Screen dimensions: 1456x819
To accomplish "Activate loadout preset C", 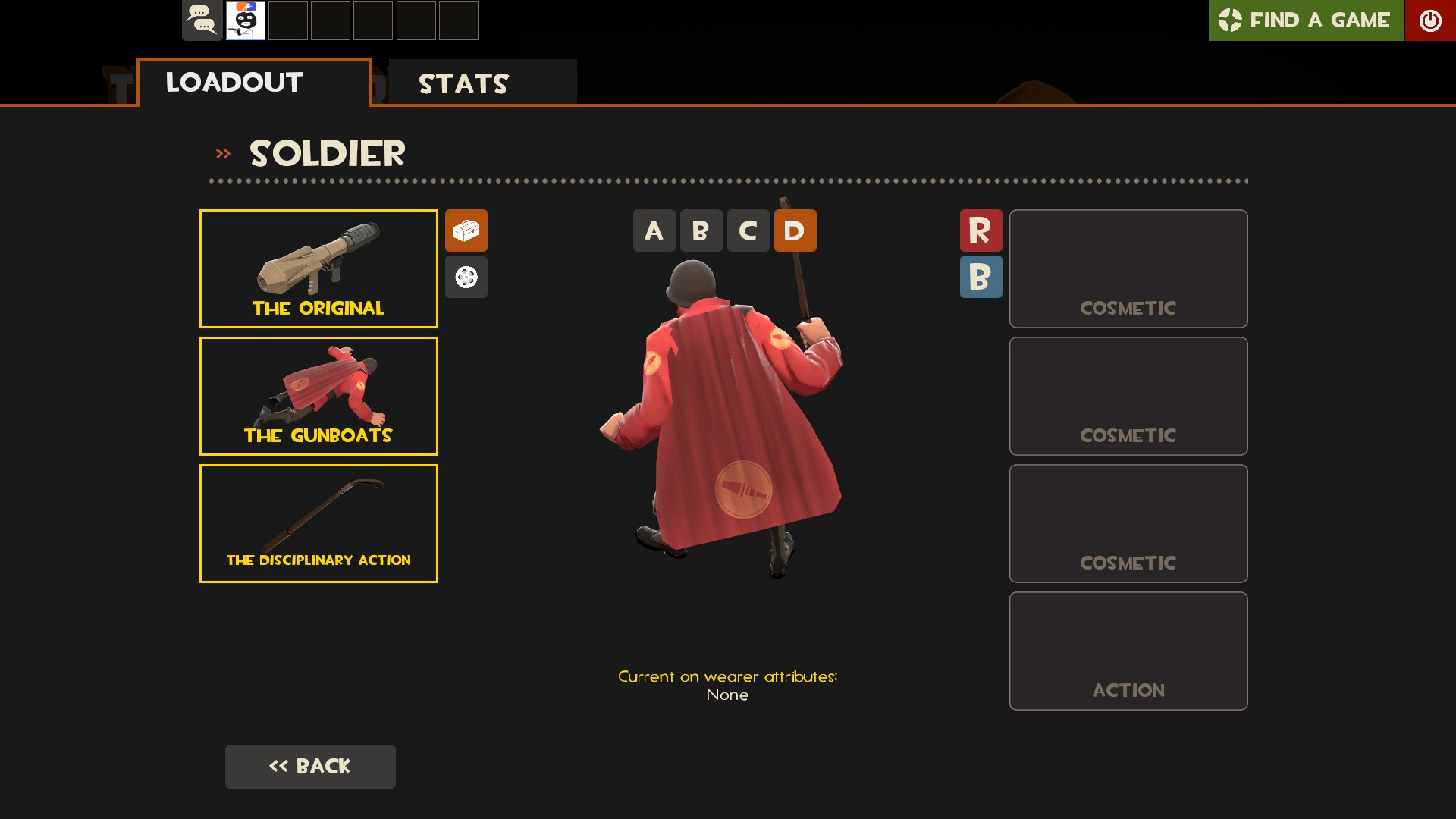I will click(x=748, y=231).
